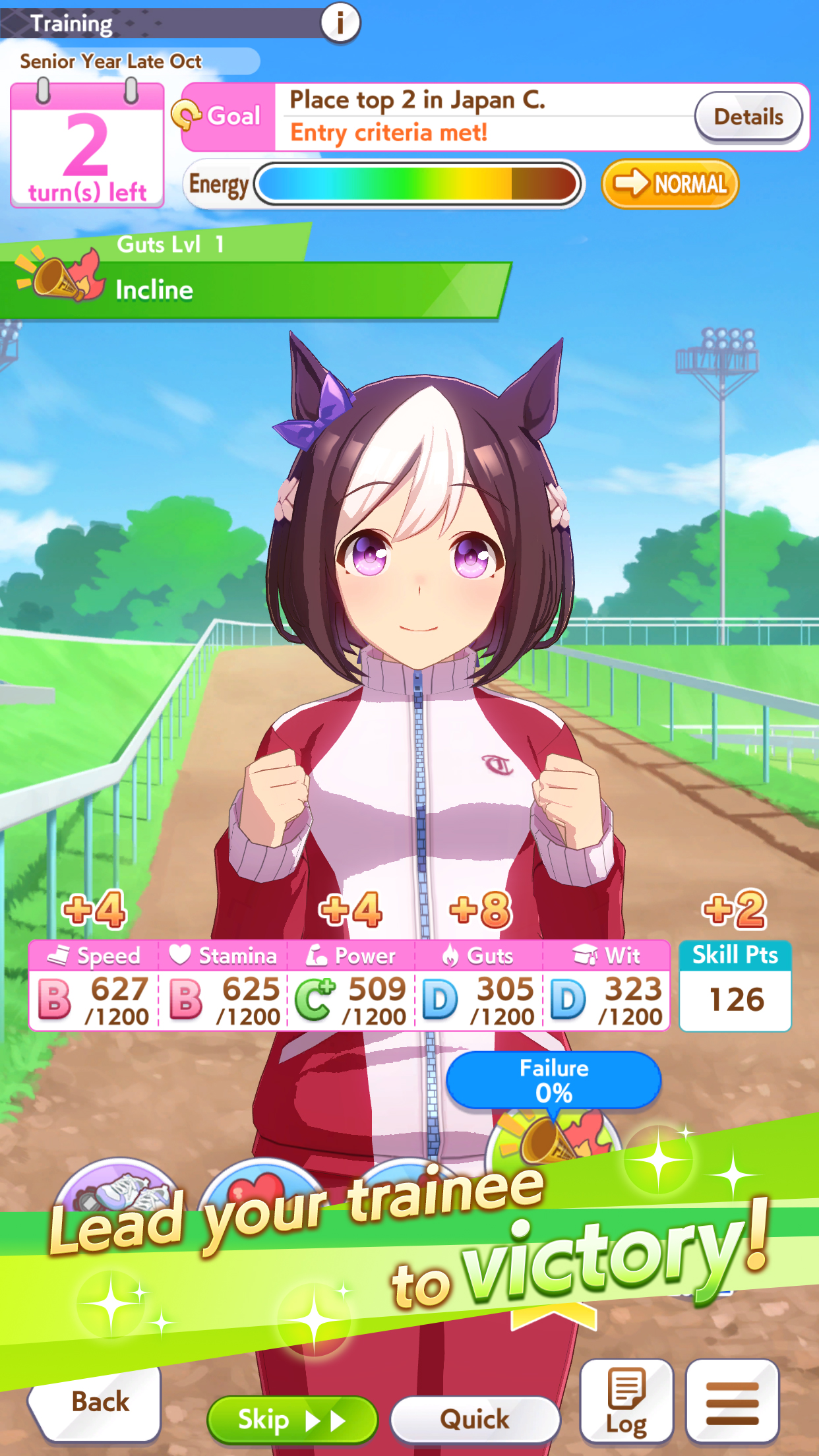The image size is (819, 1456).
Task: Open the hamburger menu
Action: [x=732, y=1401]
